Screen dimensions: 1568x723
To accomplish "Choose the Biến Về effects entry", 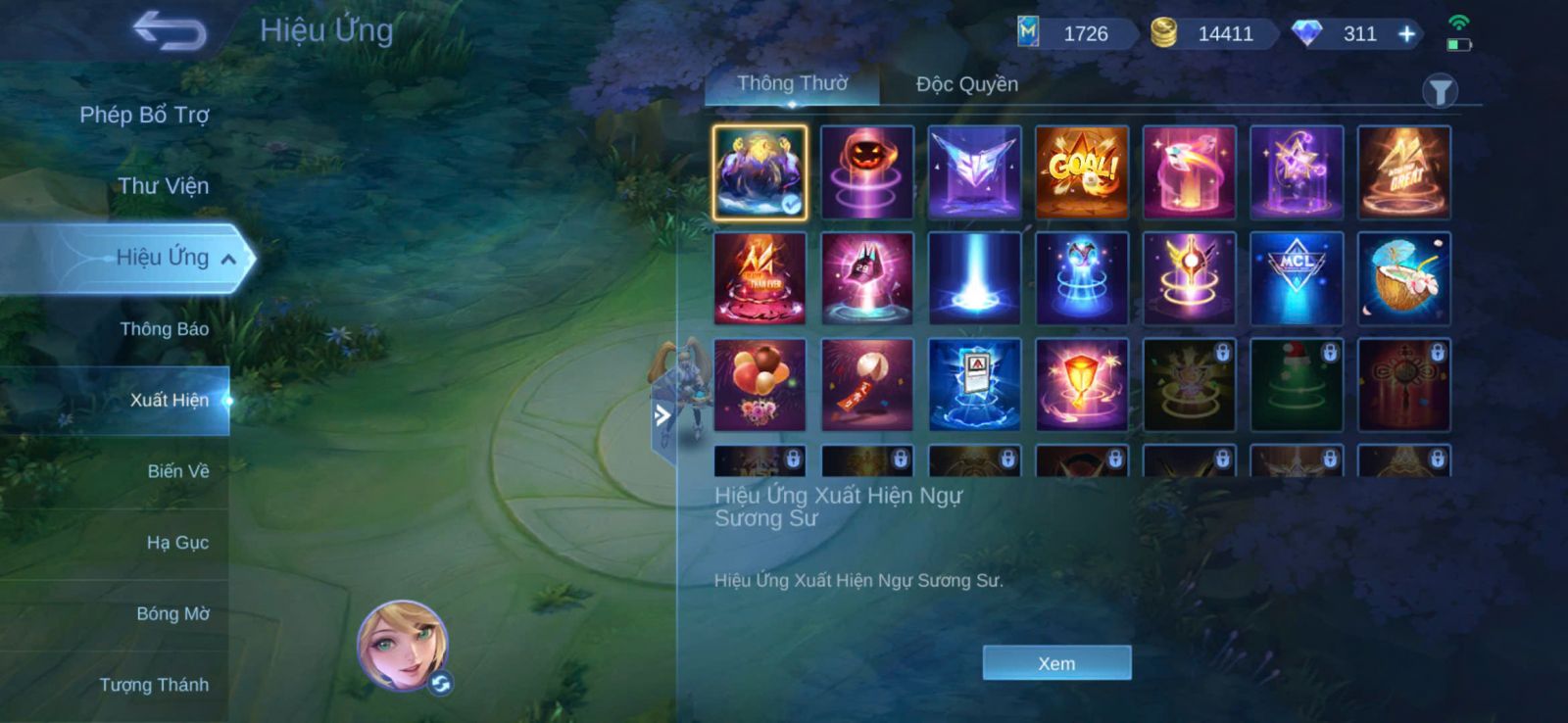I will [177, 471].
